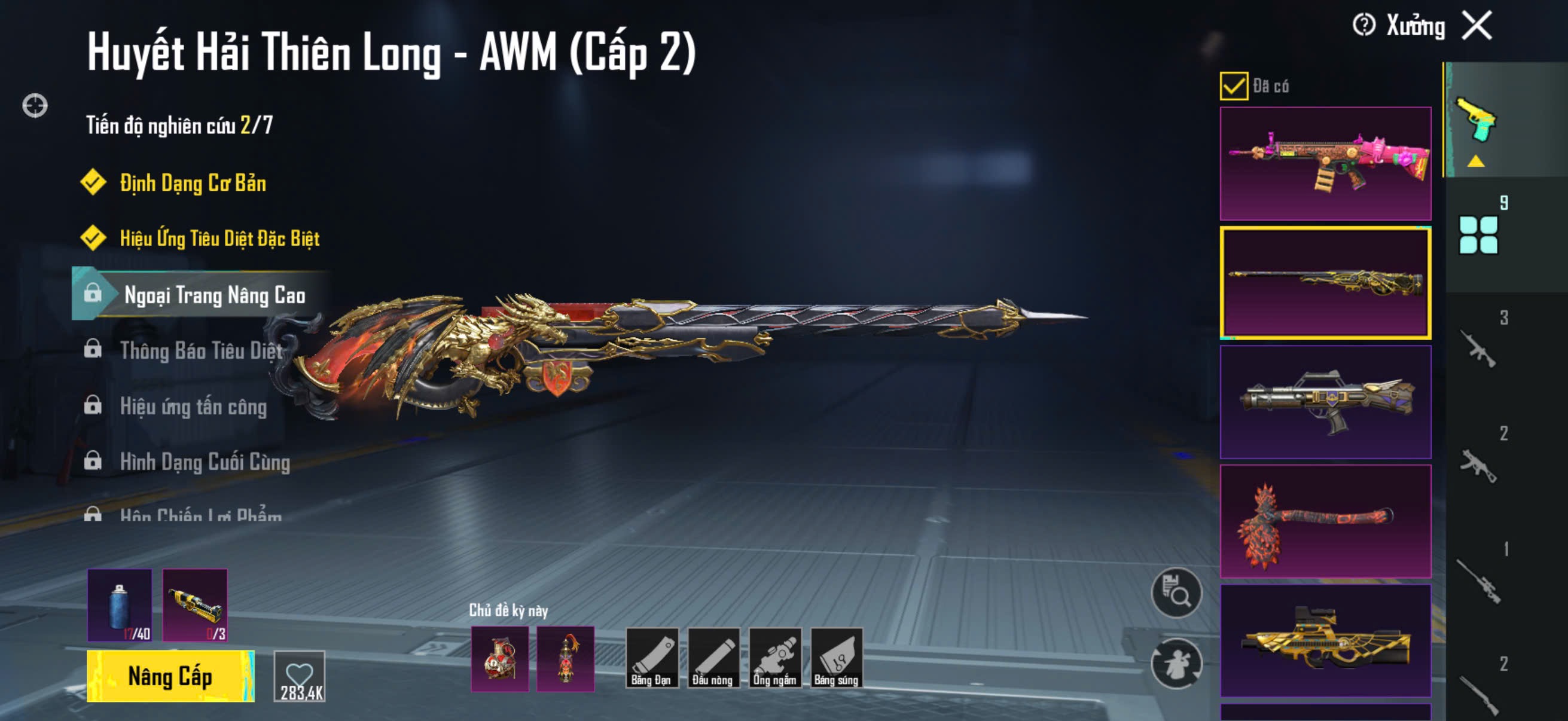1568x721 pixels.
Task: Click the yellow Nâng Cấp upgrade button
Action: (x=170, y=676)
